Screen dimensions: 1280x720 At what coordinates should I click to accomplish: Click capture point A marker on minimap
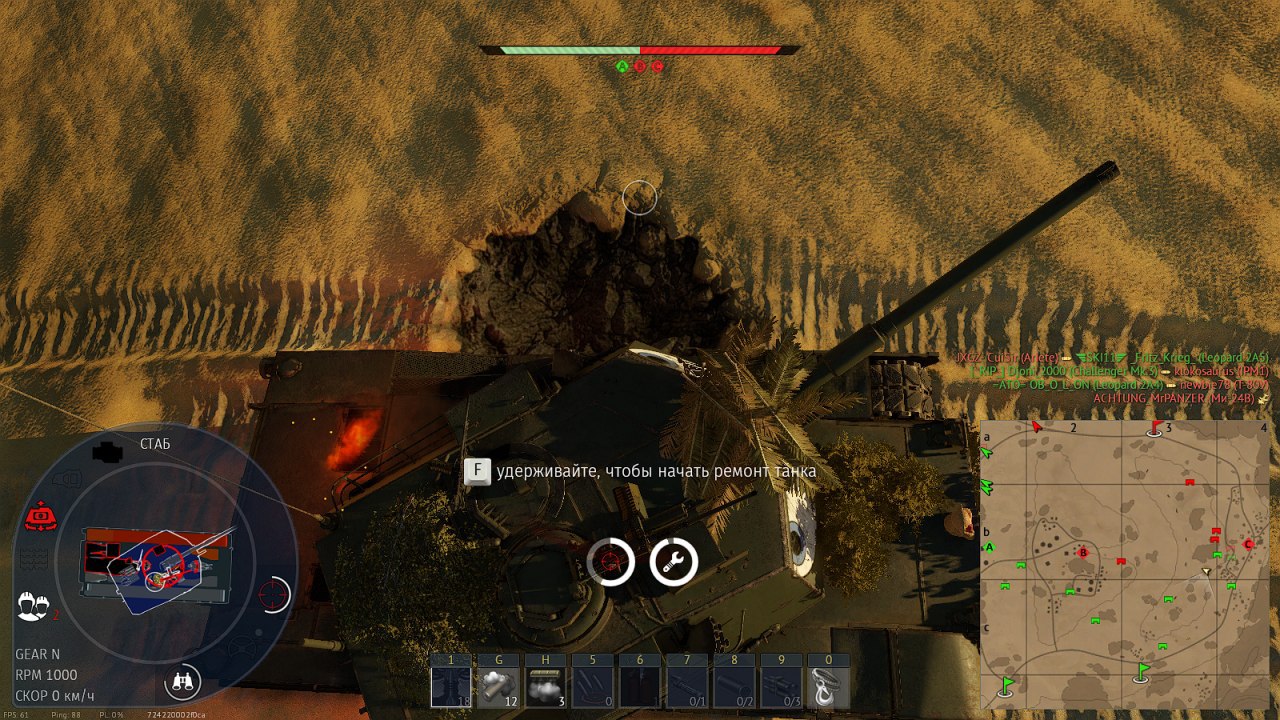click(x=990, y=547)
